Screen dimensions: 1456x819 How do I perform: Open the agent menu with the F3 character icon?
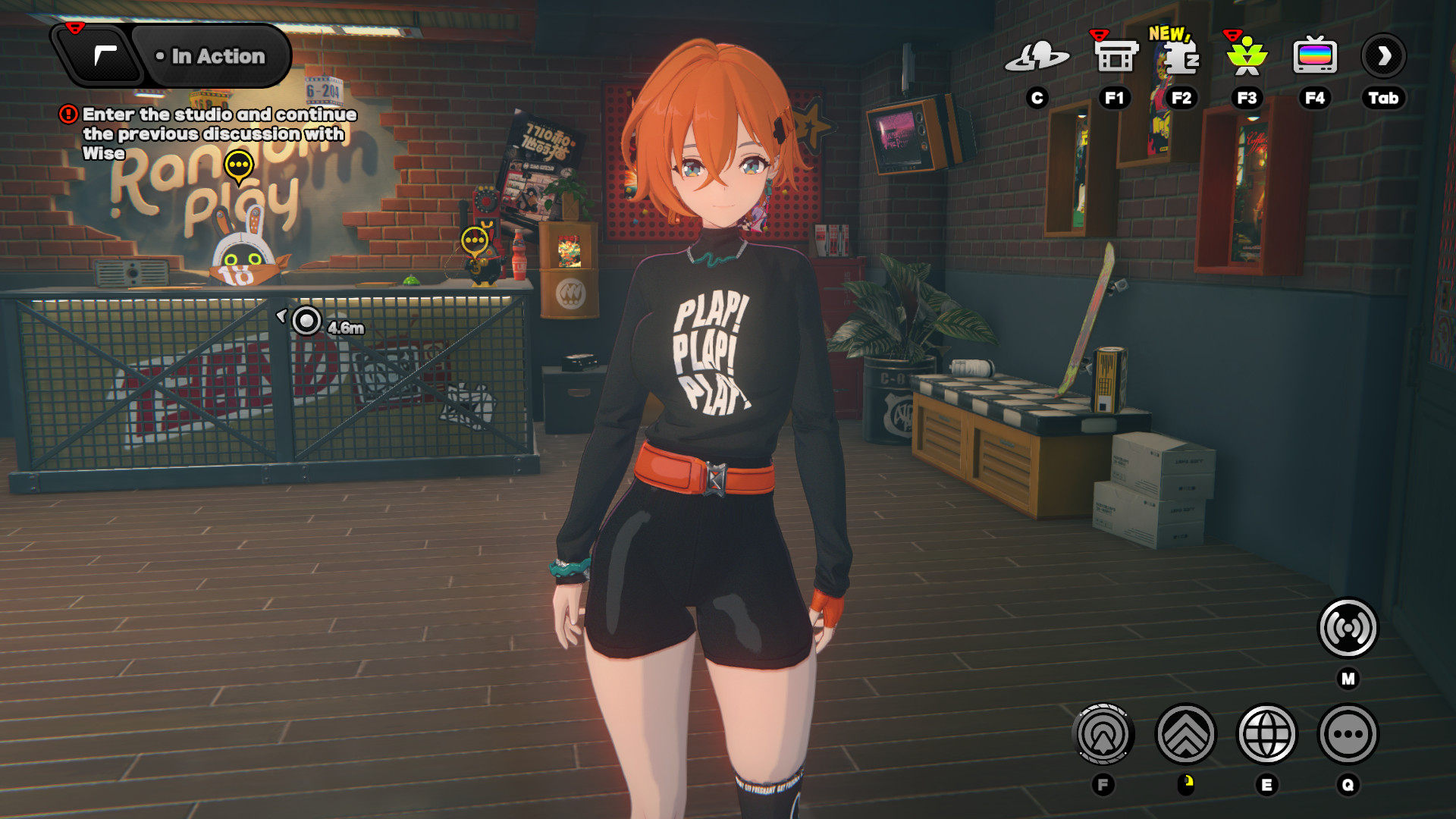pos(1246,55)
